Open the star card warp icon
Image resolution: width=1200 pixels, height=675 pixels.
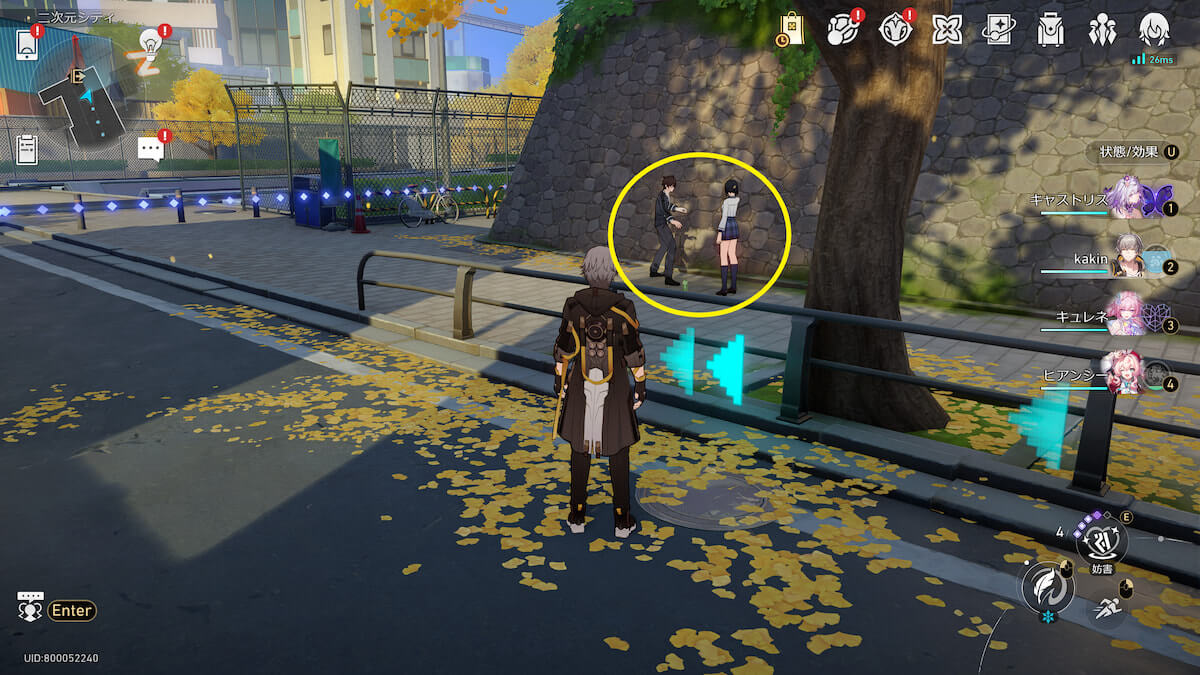[998, 30]
